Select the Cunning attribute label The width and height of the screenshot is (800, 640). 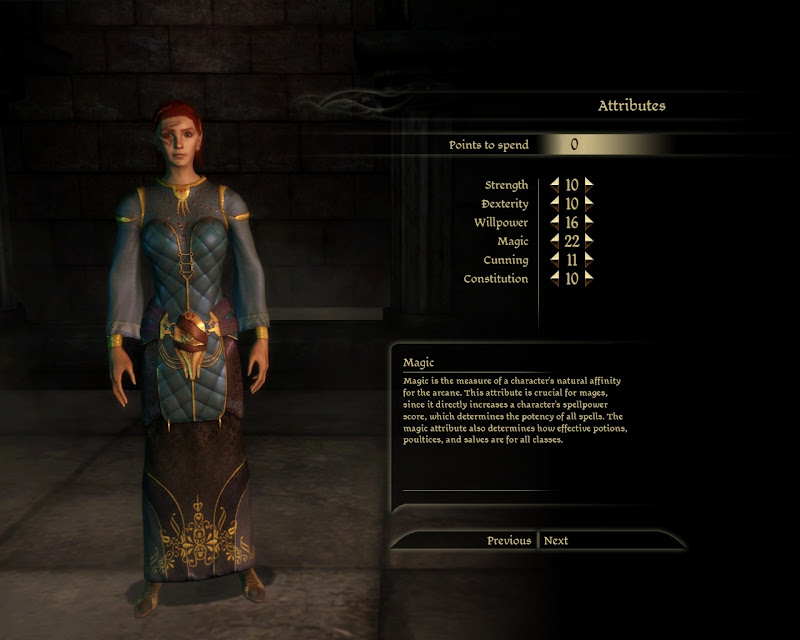(506, 260)
